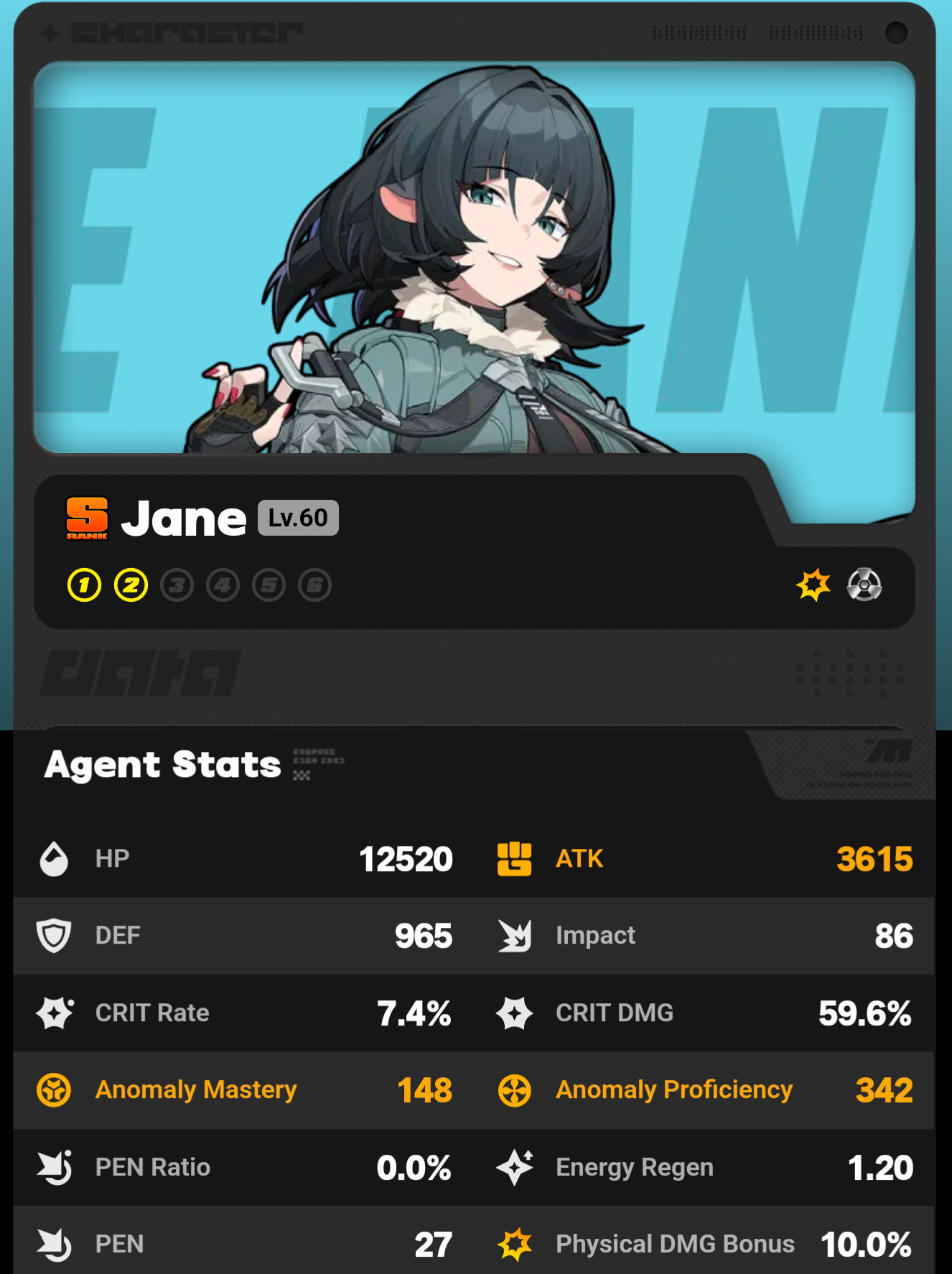Select the ATK fist icon
Image resolution: width=952 pixels, height=1274 pixels.
click(x=513, y=858)
